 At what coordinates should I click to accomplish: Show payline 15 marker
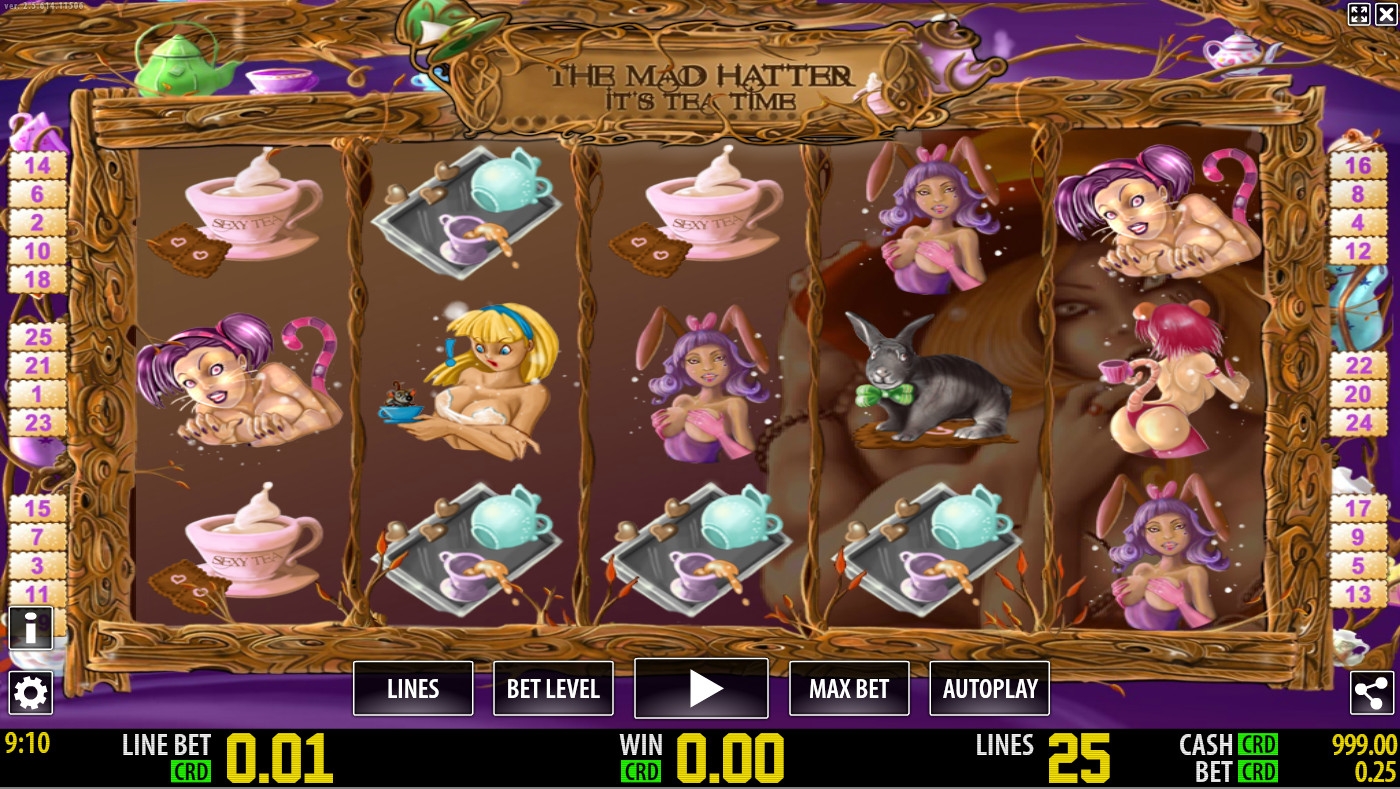point(37,509)
